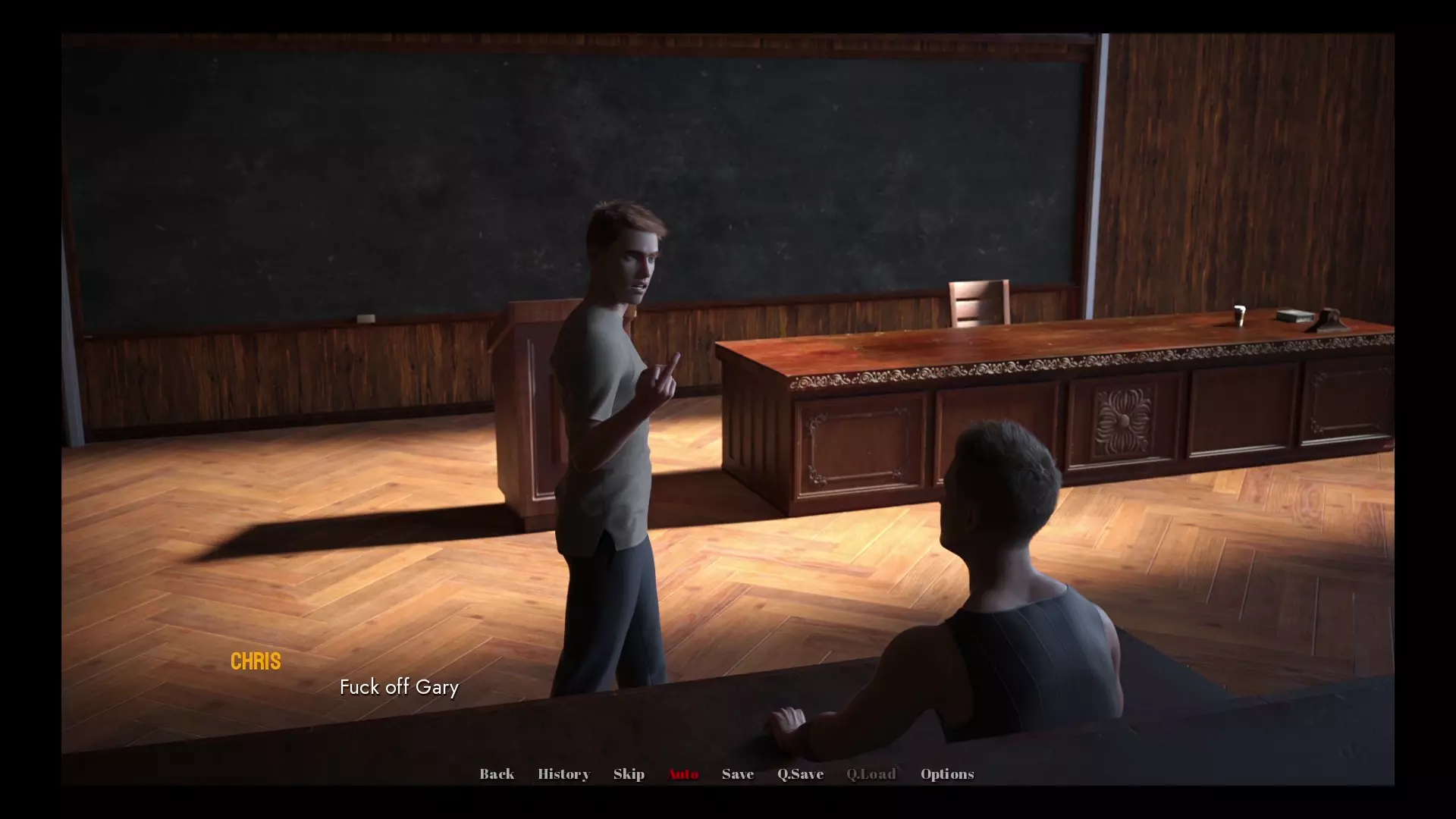The image size is (1456, 819).
Task: Activate Skip to fast-forward dialogue
Action: coord(629,773)
